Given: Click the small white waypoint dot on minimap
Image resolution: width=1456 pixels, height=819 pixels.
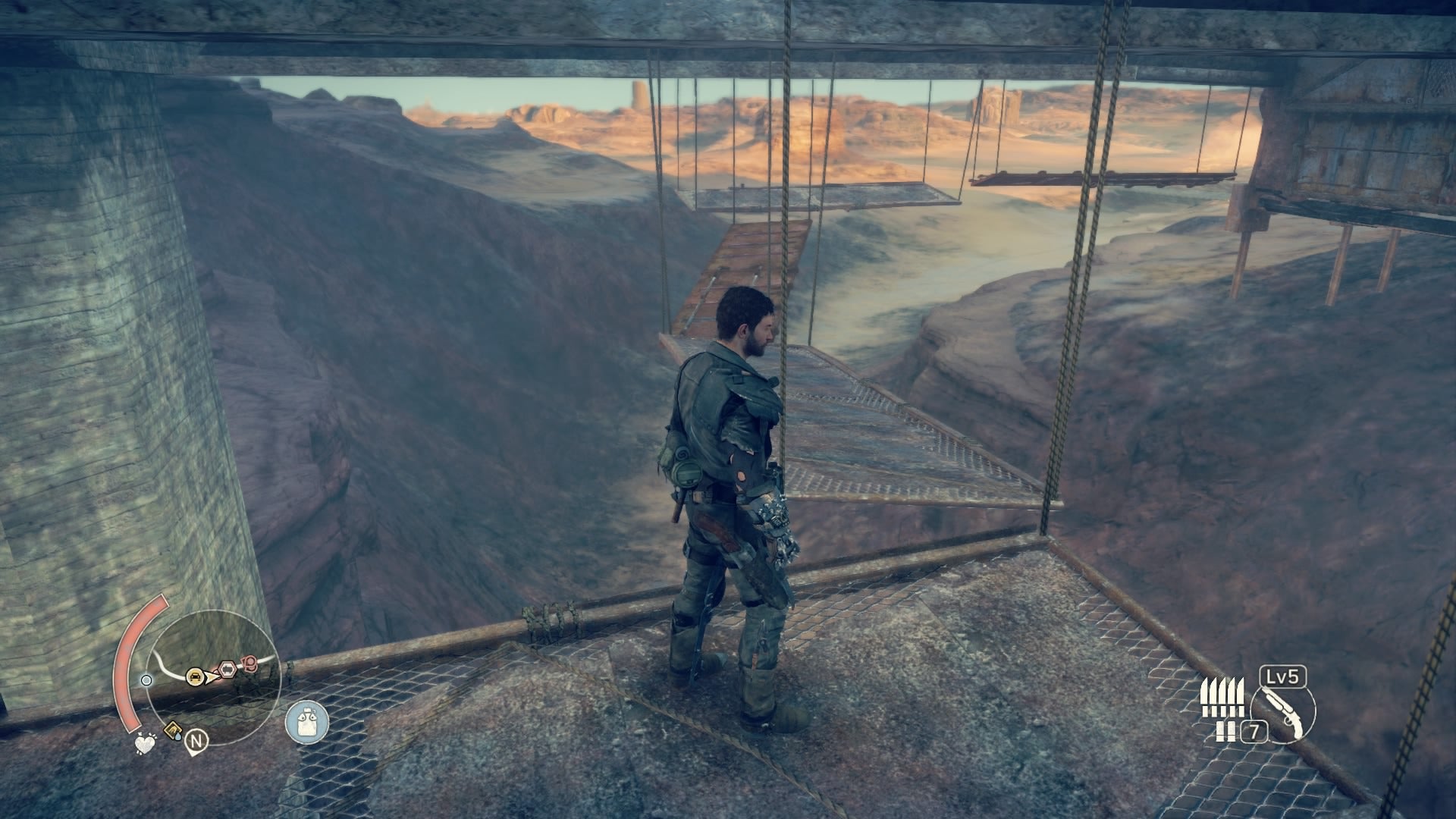Looking at the screenshot, I should click(x=146, y=681).
